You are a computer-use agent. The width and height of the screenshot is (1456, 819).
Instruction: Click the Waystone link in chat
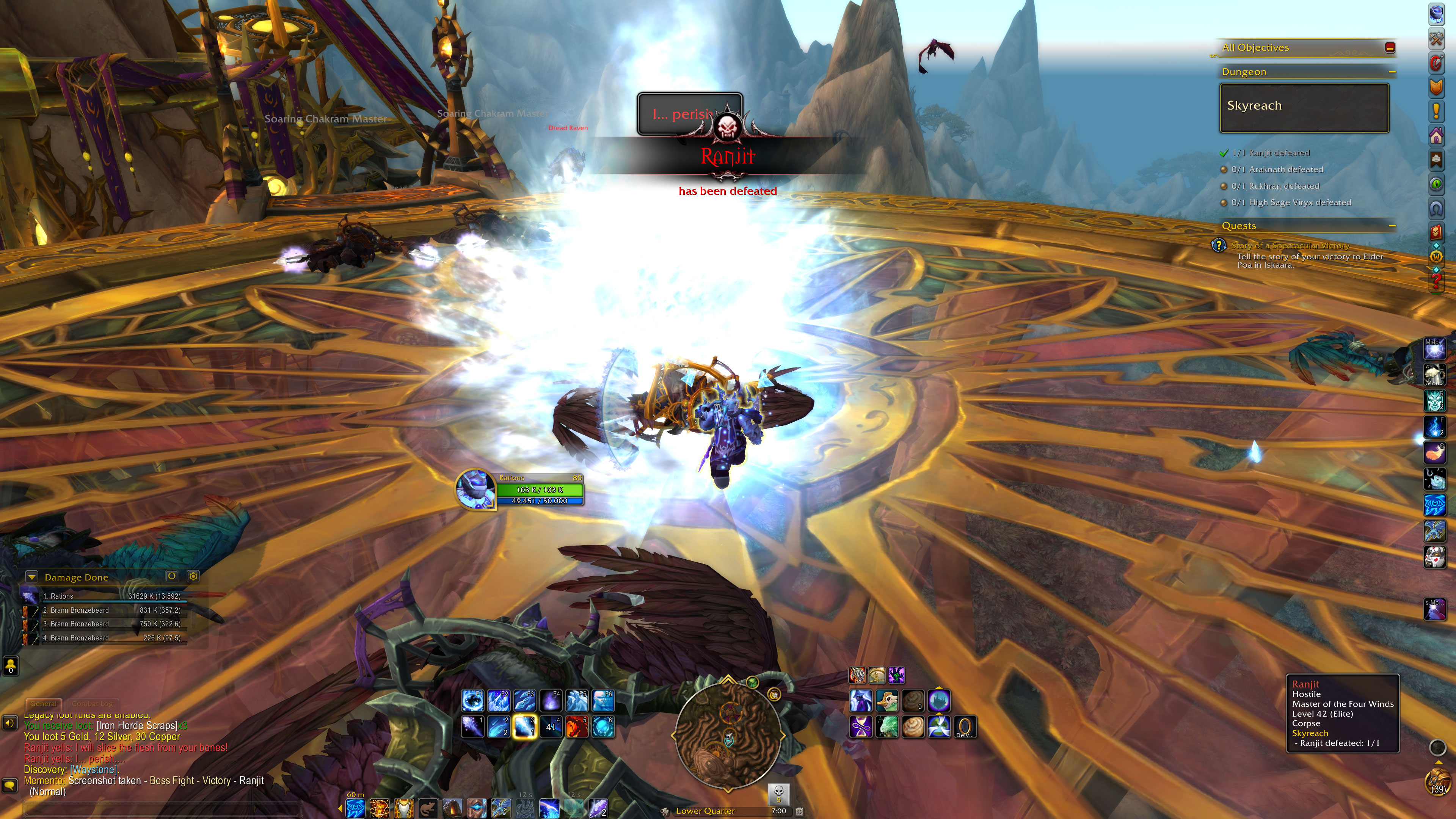coord(94,770)
